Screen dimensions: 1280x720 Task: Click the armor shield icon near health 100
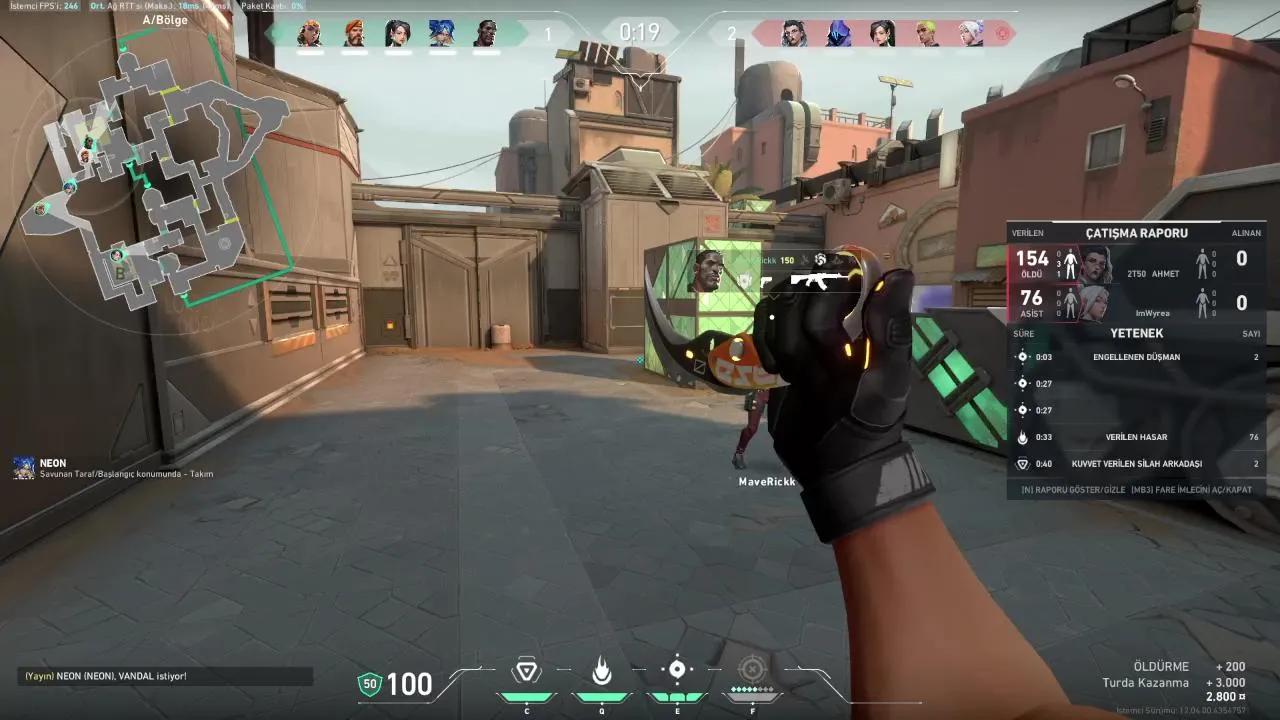369,684
